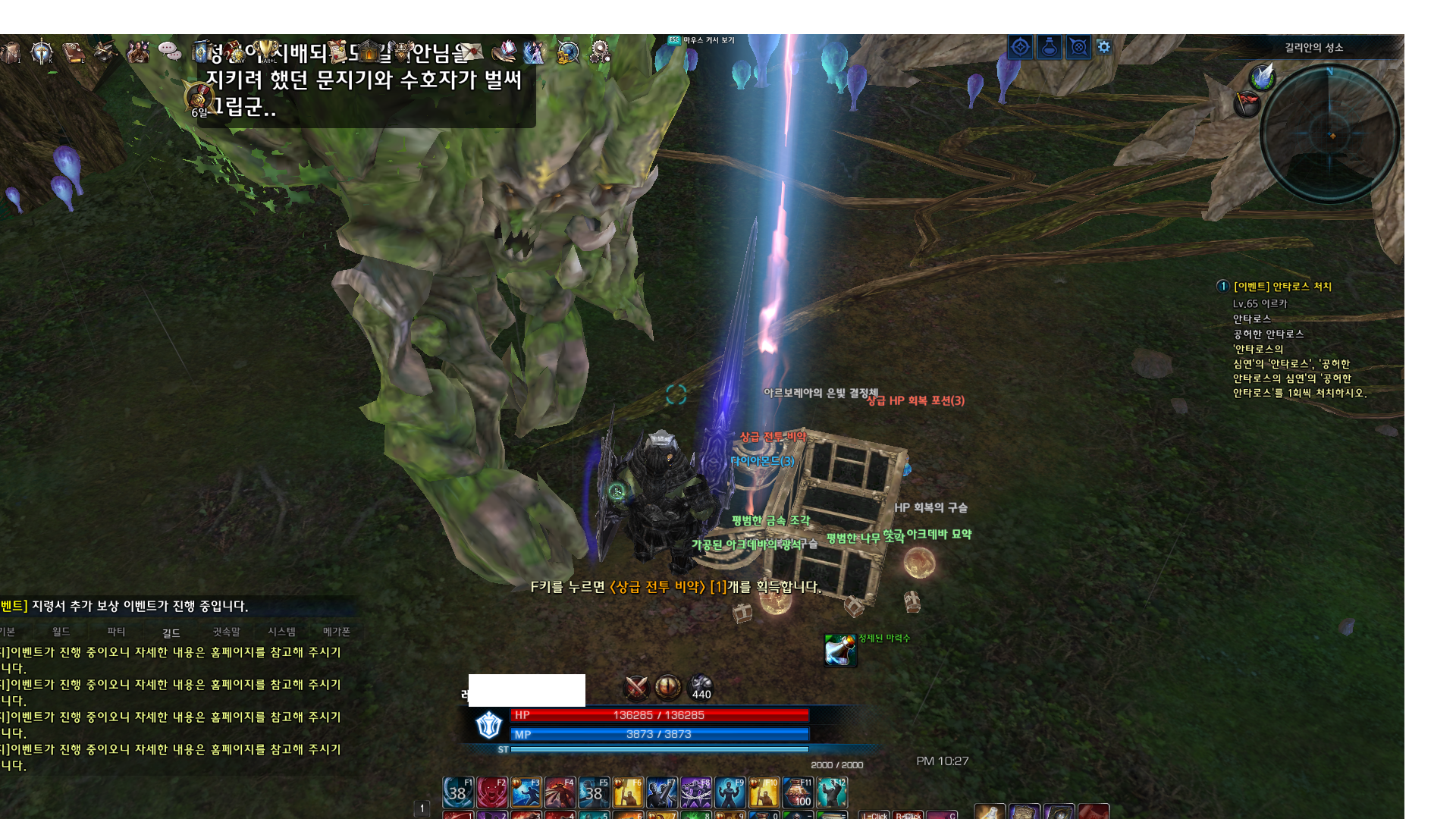This screenshot has height=819, width=1456.
Task: Activate the F2 red screaming face skill
Action: [492, 793]
